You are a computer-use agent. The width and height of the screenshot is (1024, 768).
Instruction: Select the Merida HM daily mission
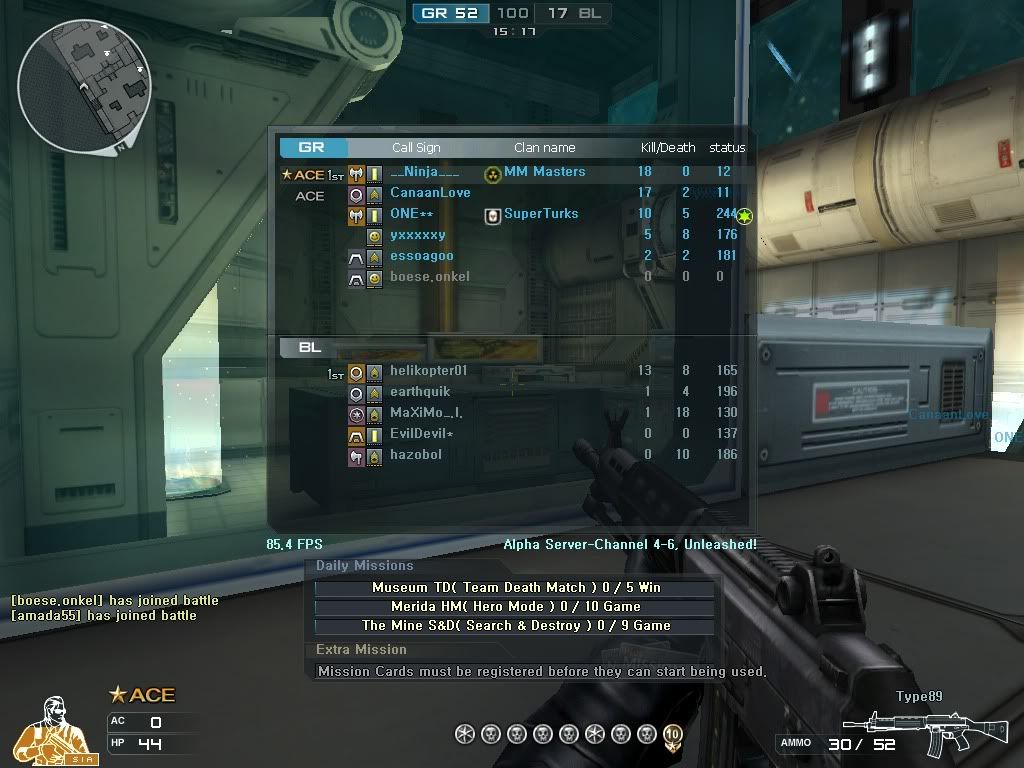point(516,607)
